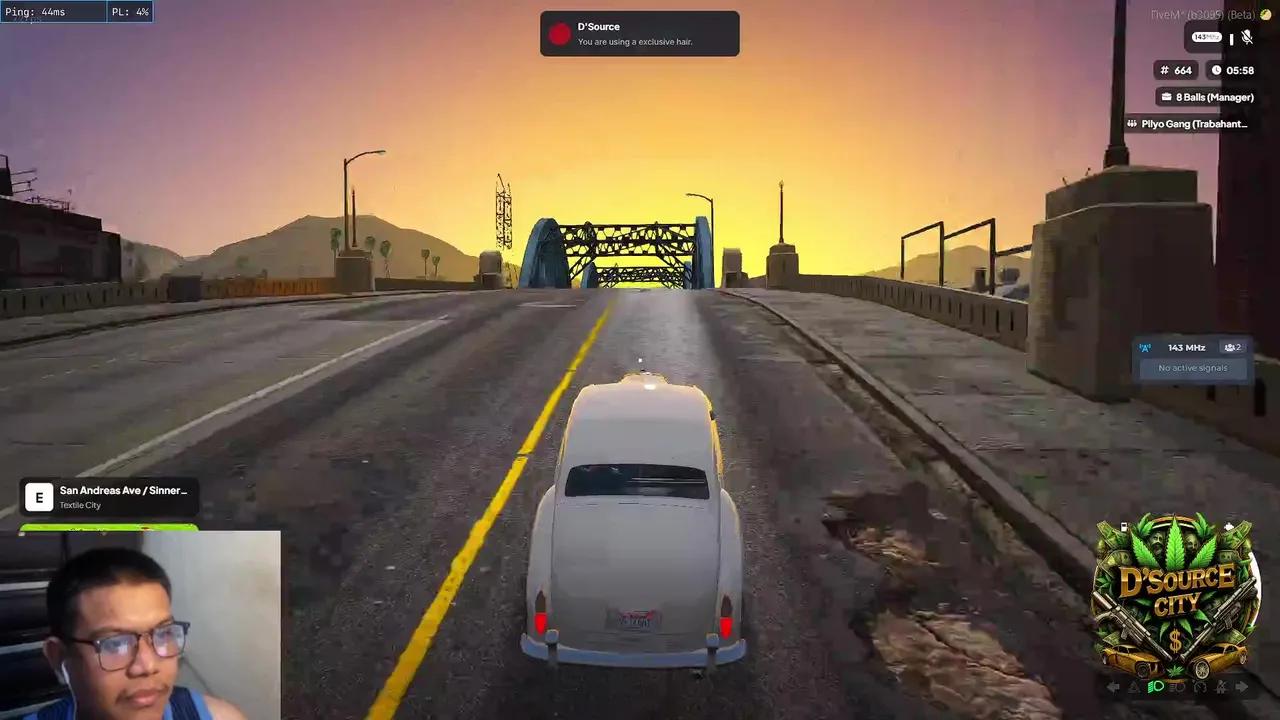Select the radio antenna icon

pos(1145,348)
